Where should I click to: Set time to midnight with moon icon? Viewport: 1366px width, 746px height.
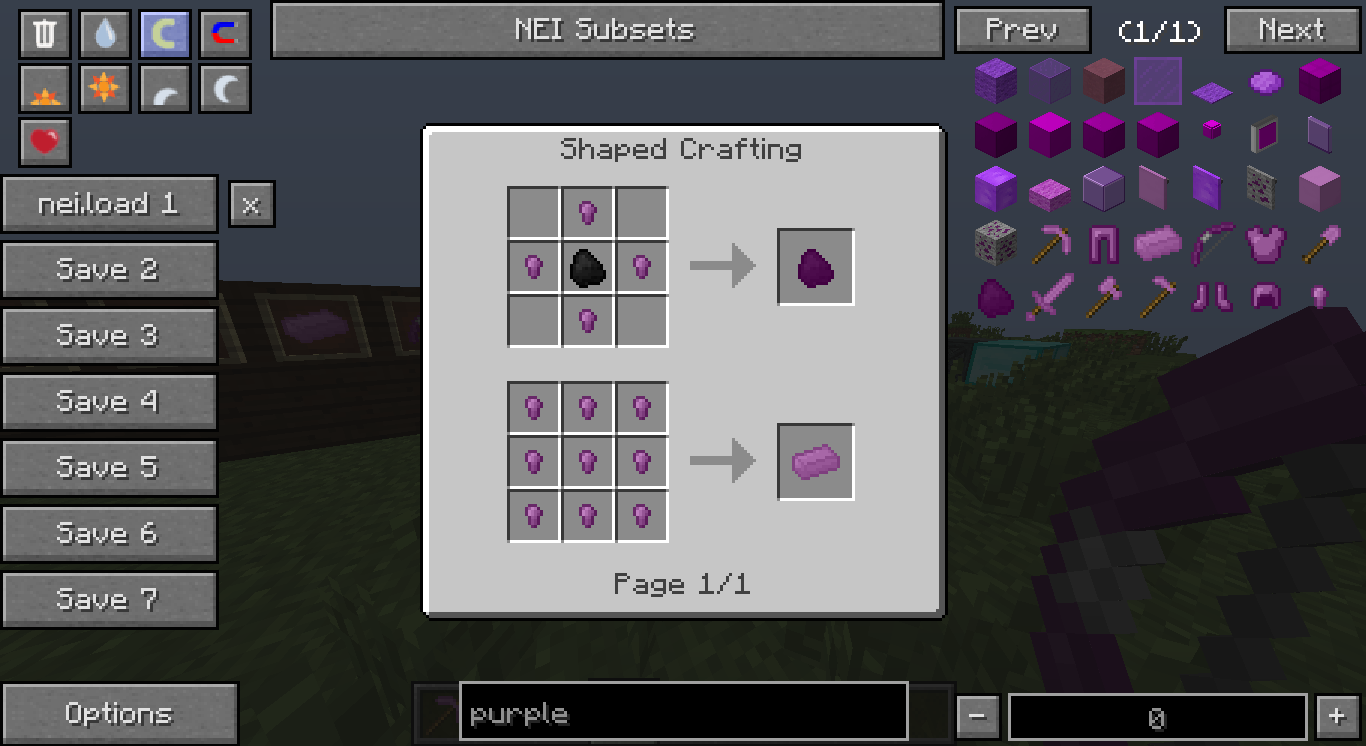[223, 88]
